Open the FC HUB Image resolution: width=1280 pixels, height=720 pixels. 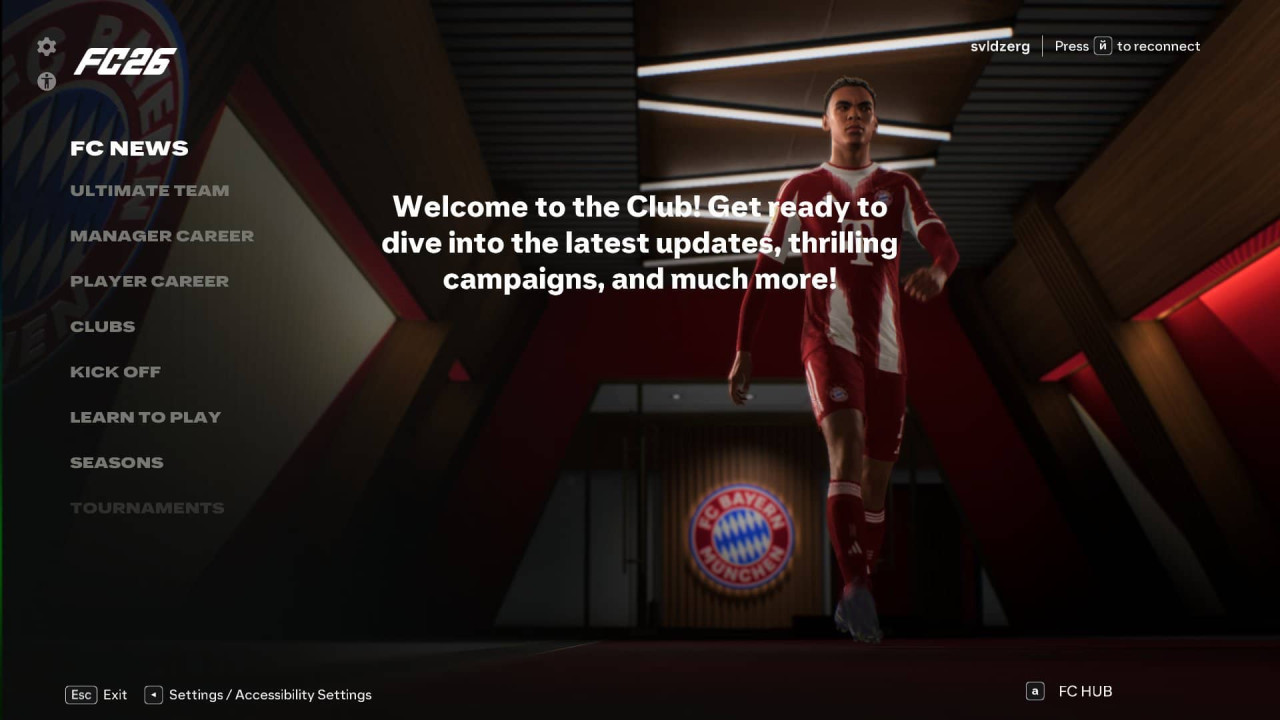point(1084,691)
